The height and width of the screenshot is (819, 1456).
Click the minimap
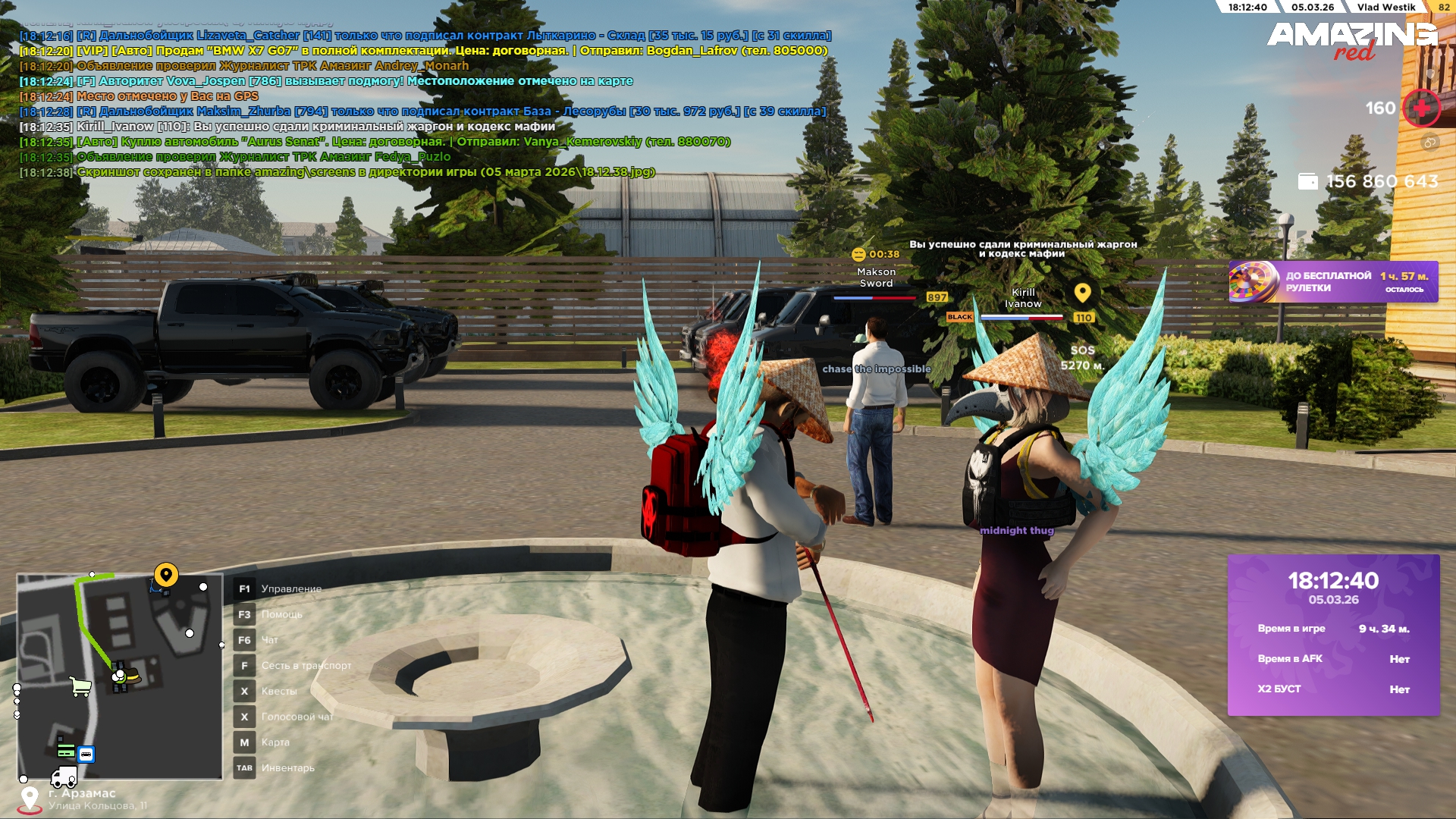pyautogui.click(x=120, y=676)
